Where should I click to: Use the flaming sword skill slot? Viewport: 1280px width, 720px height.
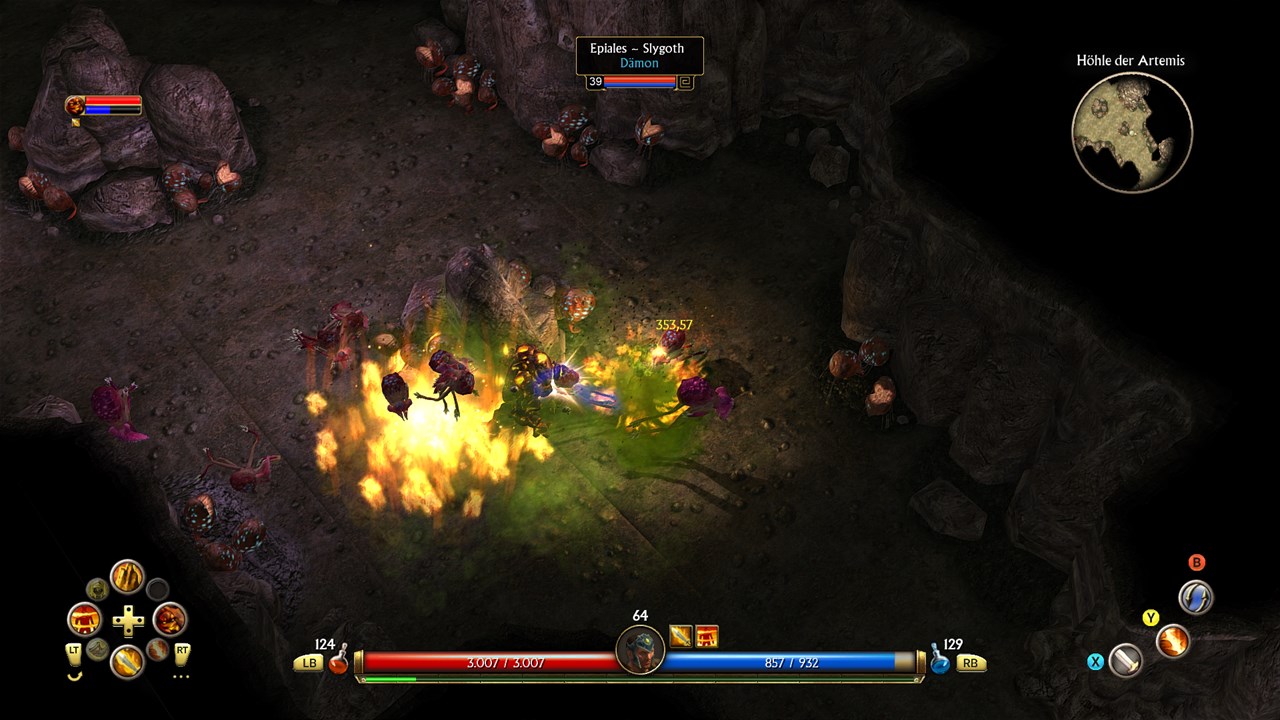coord(127,661)
